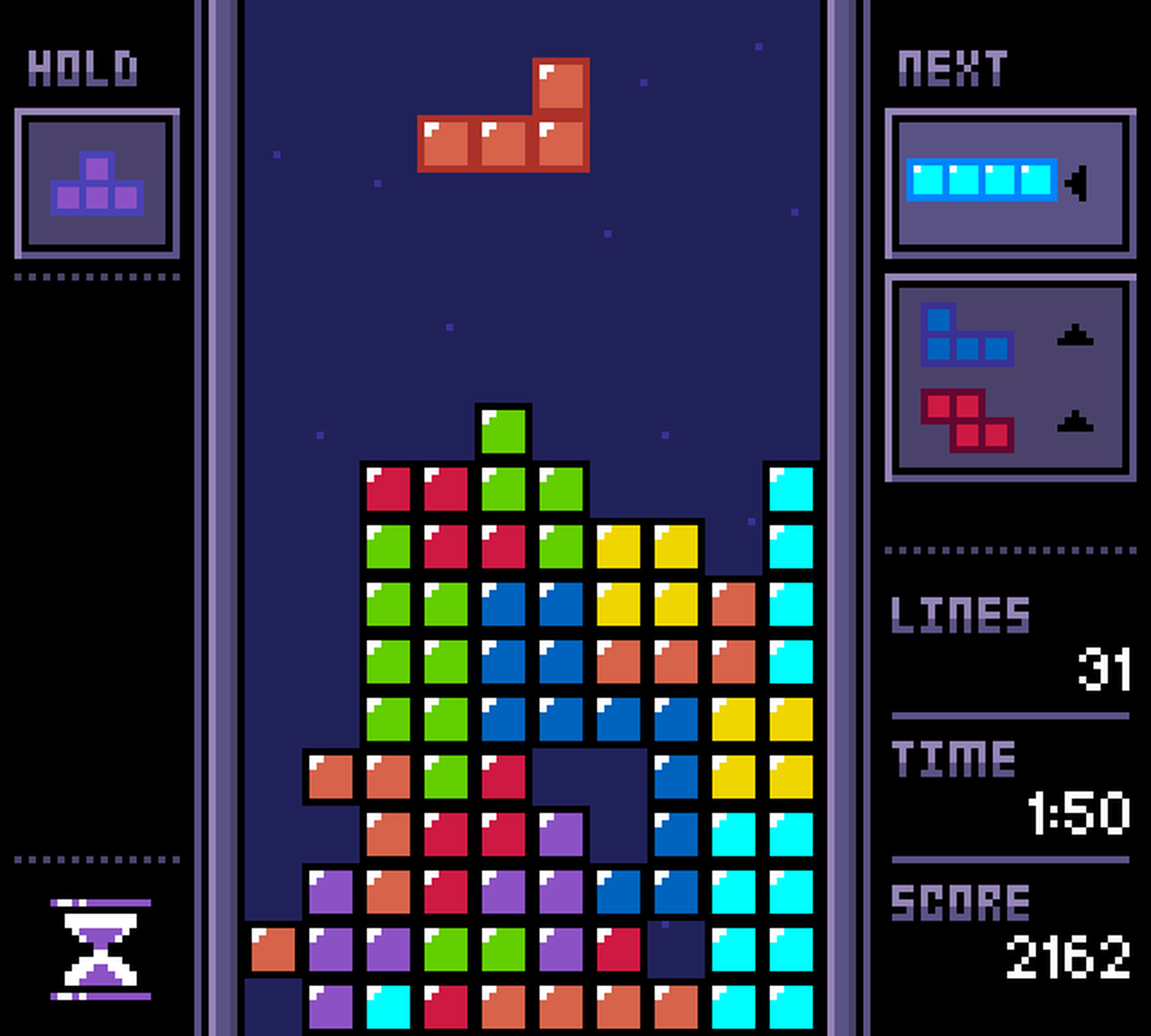Click the purple color swatch block in the hold preview
Image resolution: width=1151 pixels, height=1036 pixels.
98,168
